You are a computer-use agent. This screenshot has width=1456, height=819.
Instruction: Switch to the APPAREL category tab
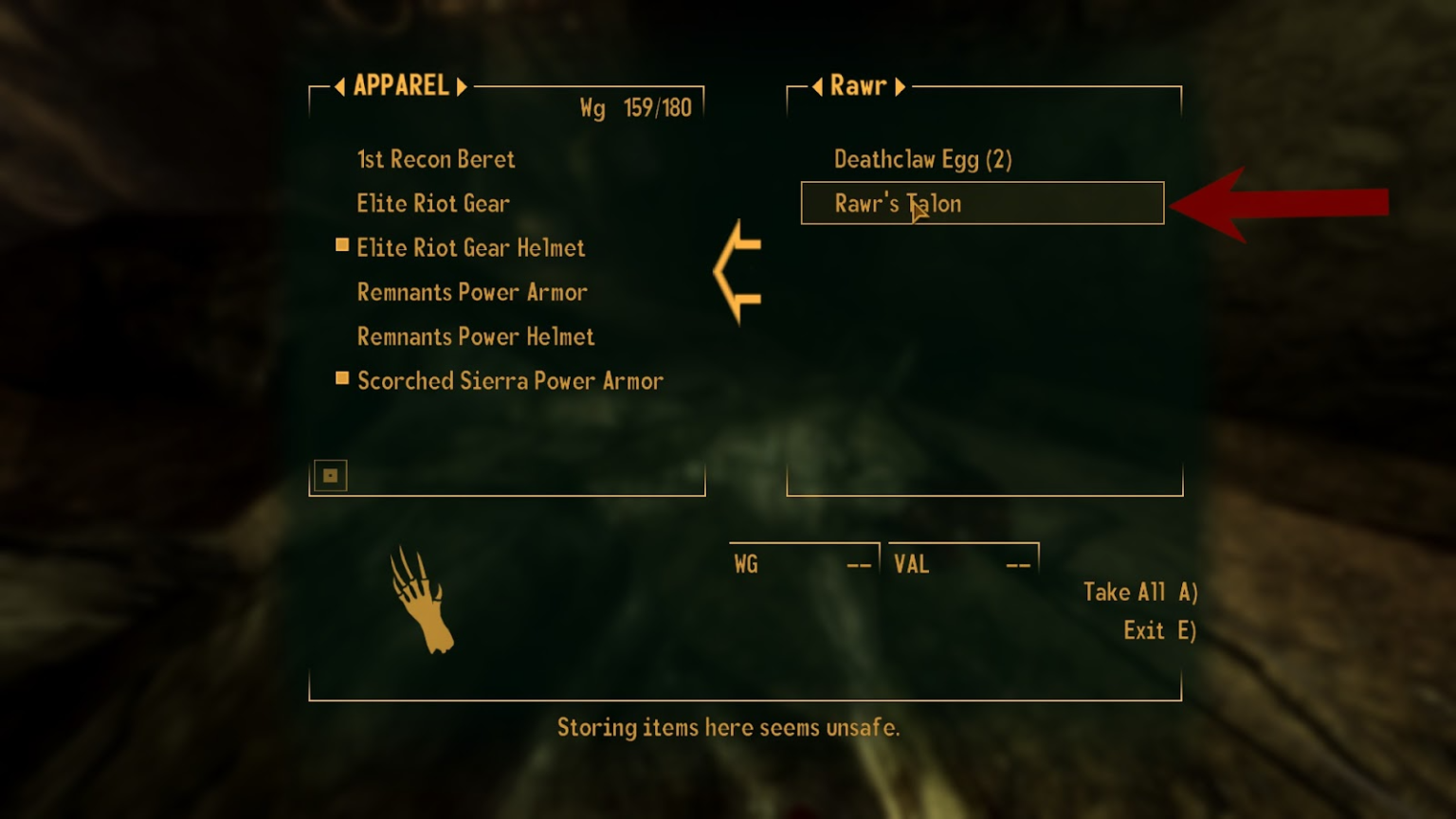[x=401, y=85]
